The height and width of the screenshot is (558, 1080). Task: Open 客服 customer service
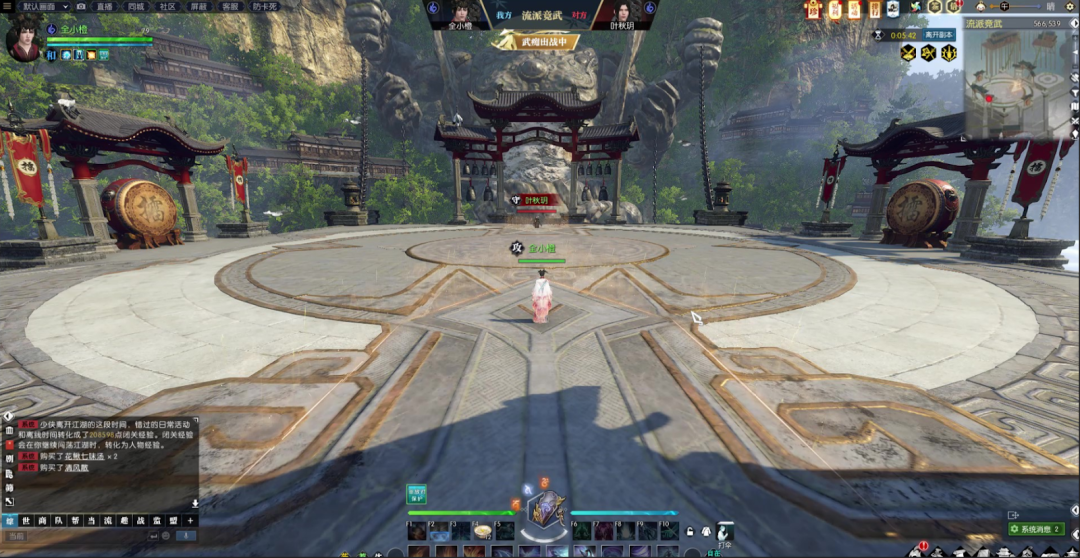[x=230, y=6]
